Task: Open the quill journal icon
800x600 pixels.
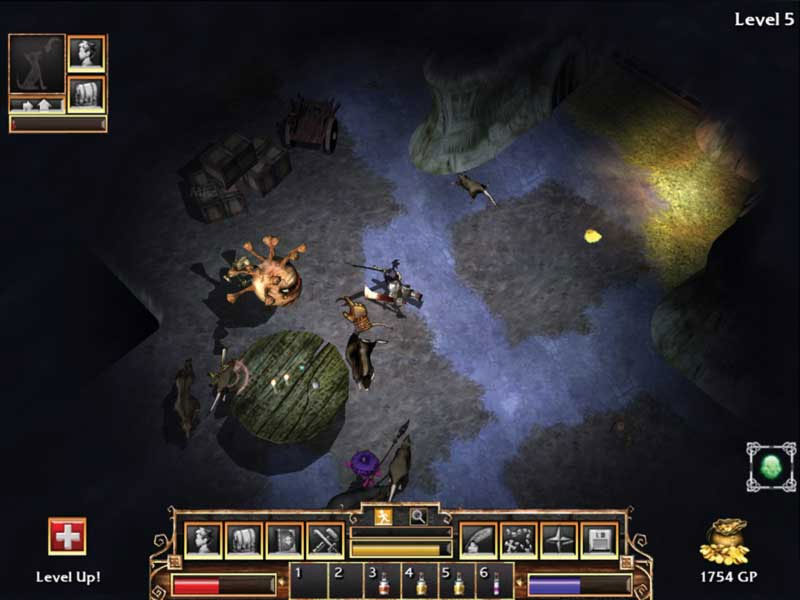Action: (x=478, y=540)
